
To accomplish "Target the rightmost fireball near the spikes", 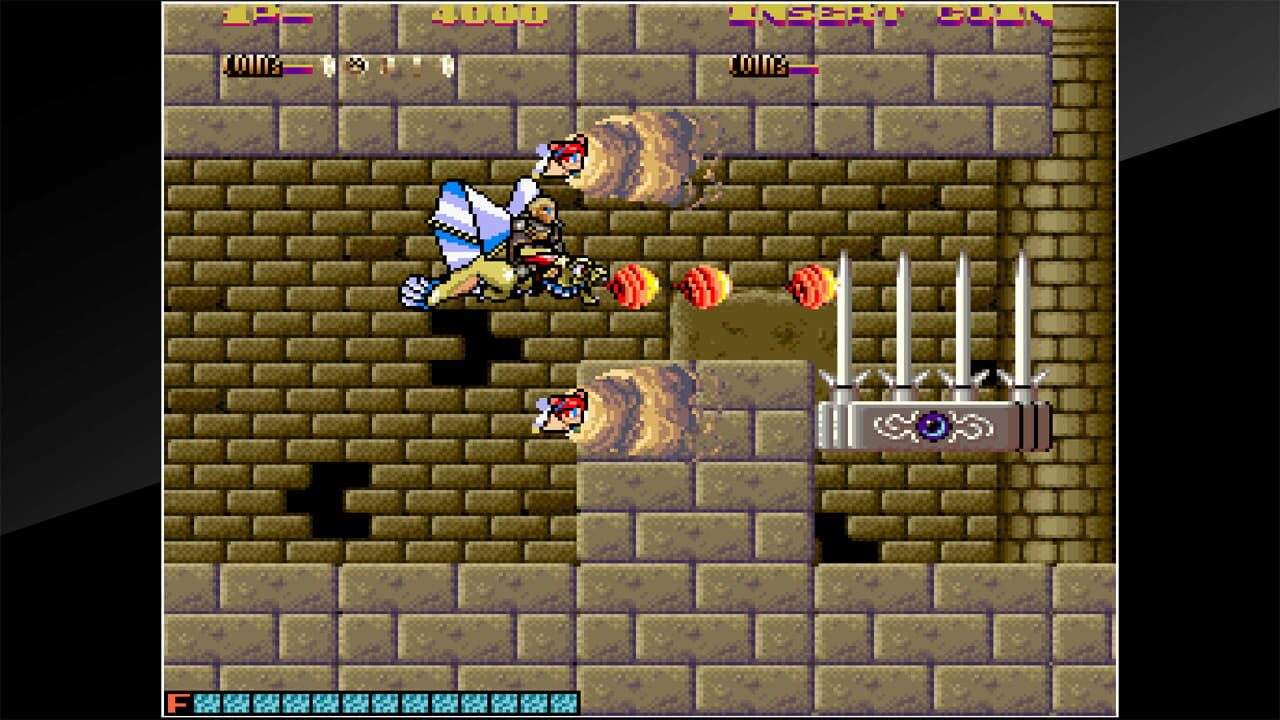I will pos(808,285).
